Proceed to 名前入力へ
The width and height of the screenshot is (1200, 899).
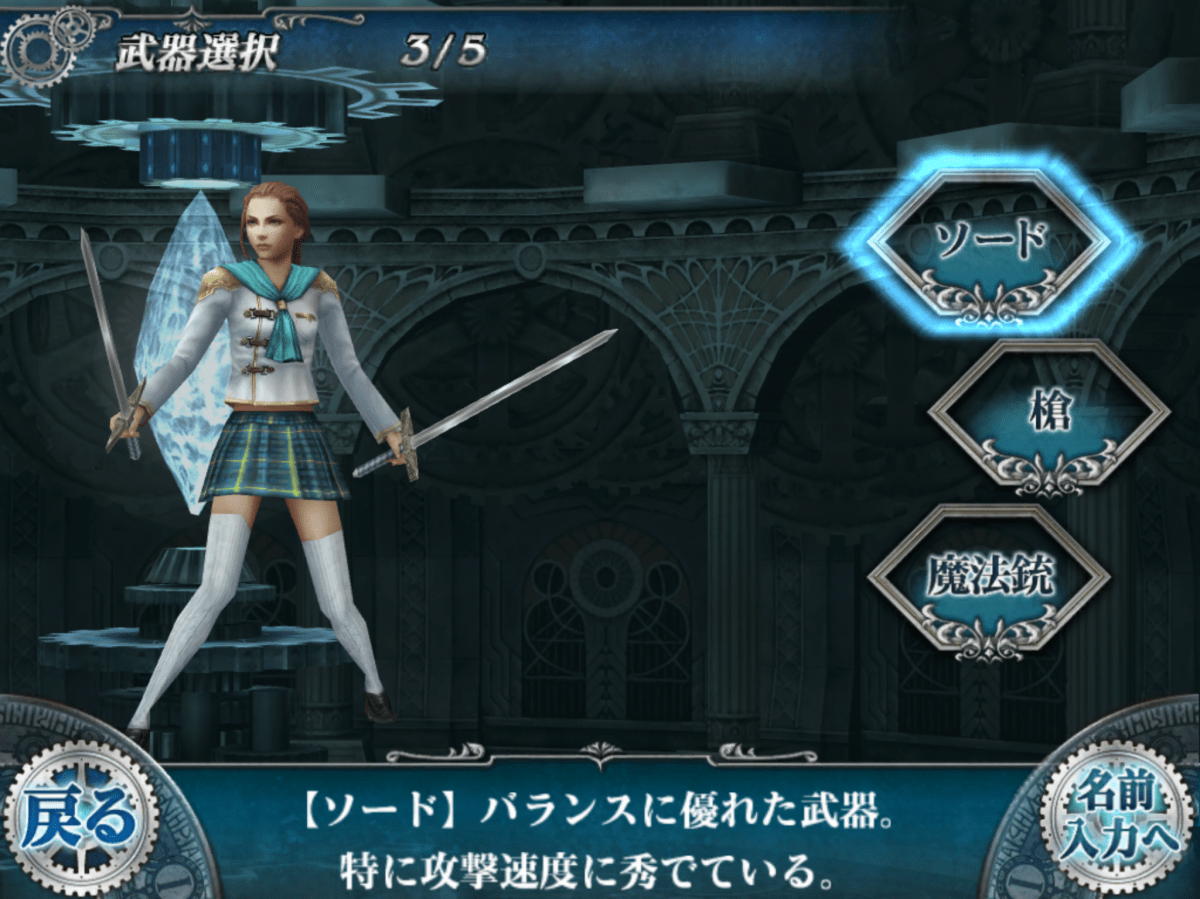pos(1113,817)
